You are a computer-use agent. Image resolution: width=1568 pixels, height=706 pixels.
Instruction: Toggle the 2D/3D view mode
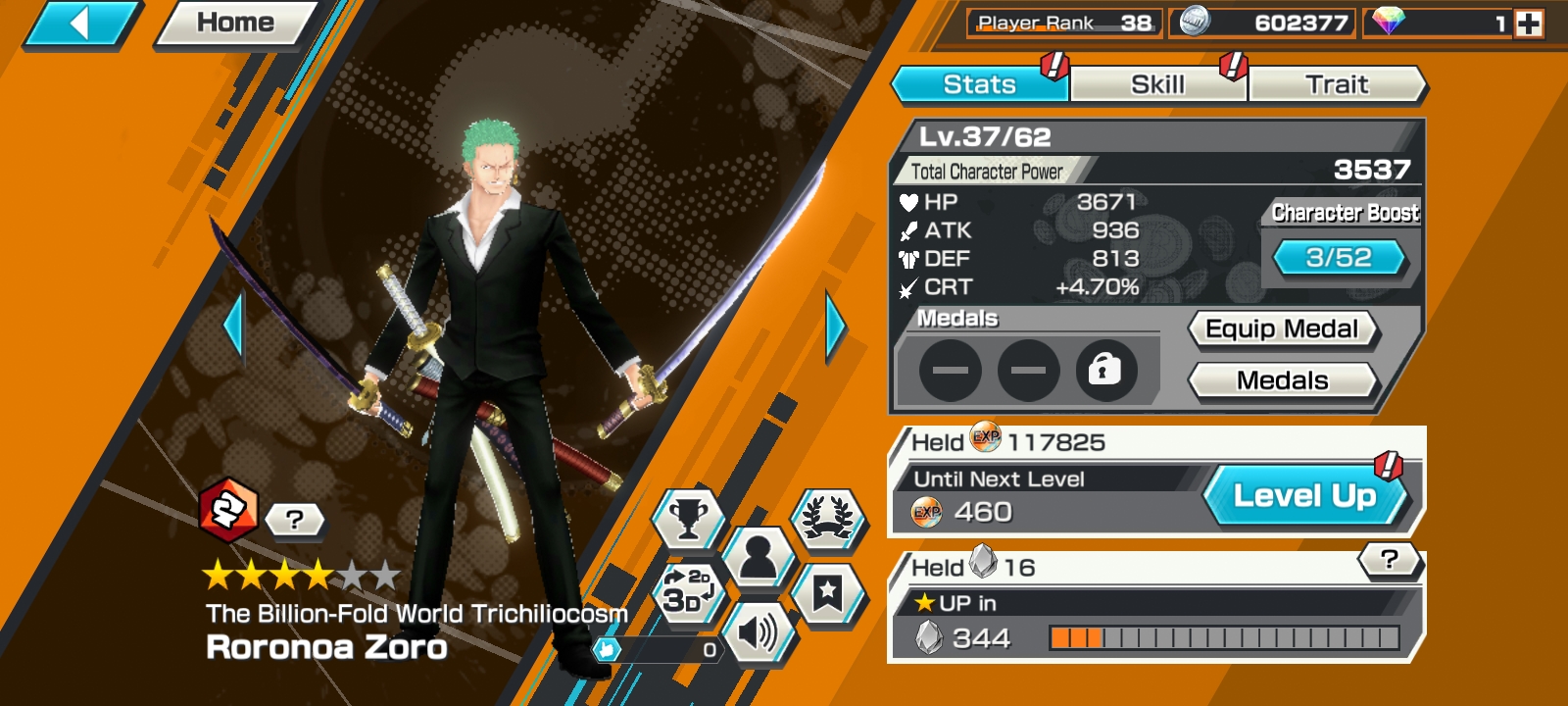pyautogui.click(x=688, y=592)
